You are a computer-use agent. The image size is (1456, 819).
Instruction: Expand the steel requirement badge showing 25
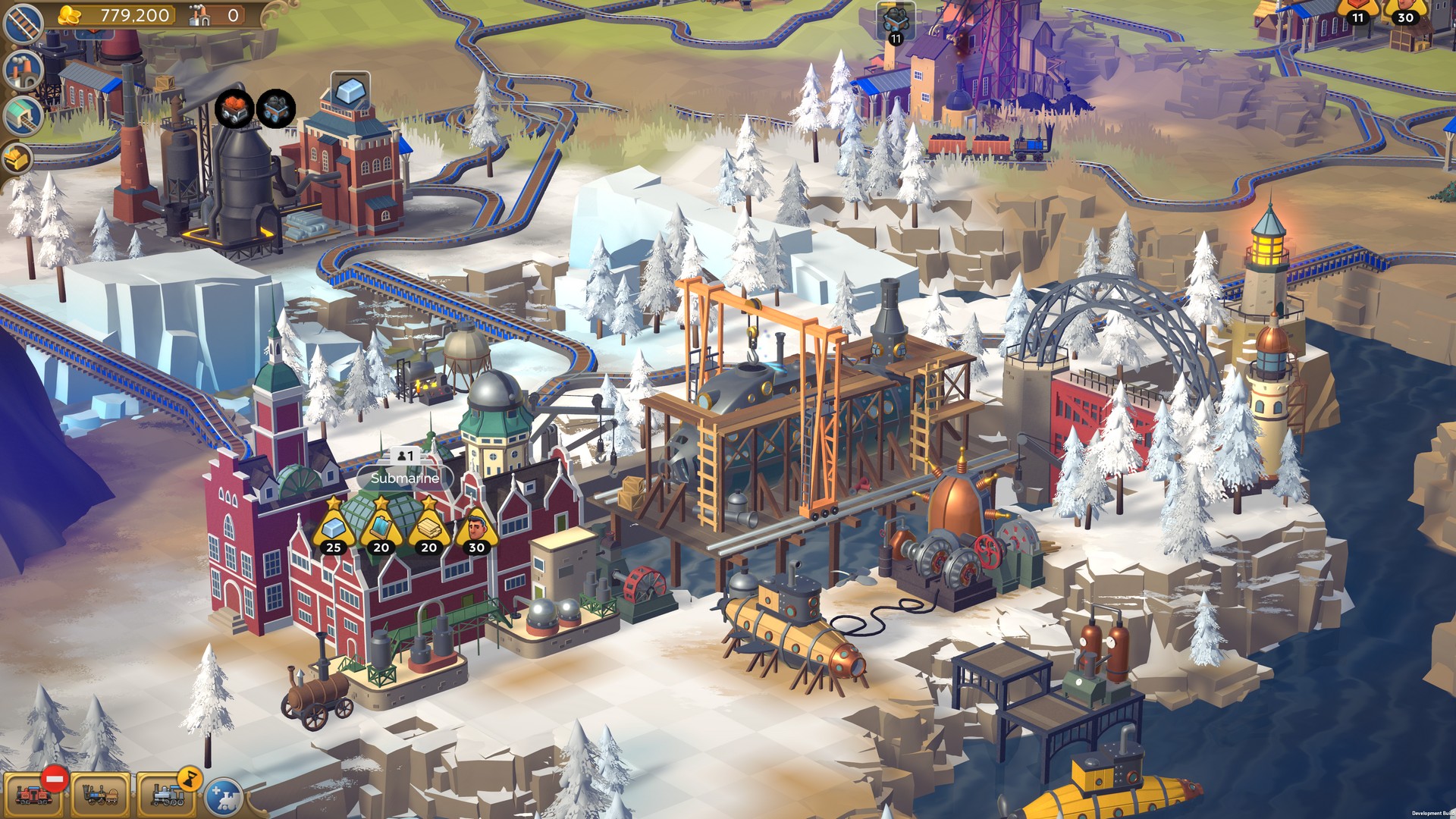334,529
